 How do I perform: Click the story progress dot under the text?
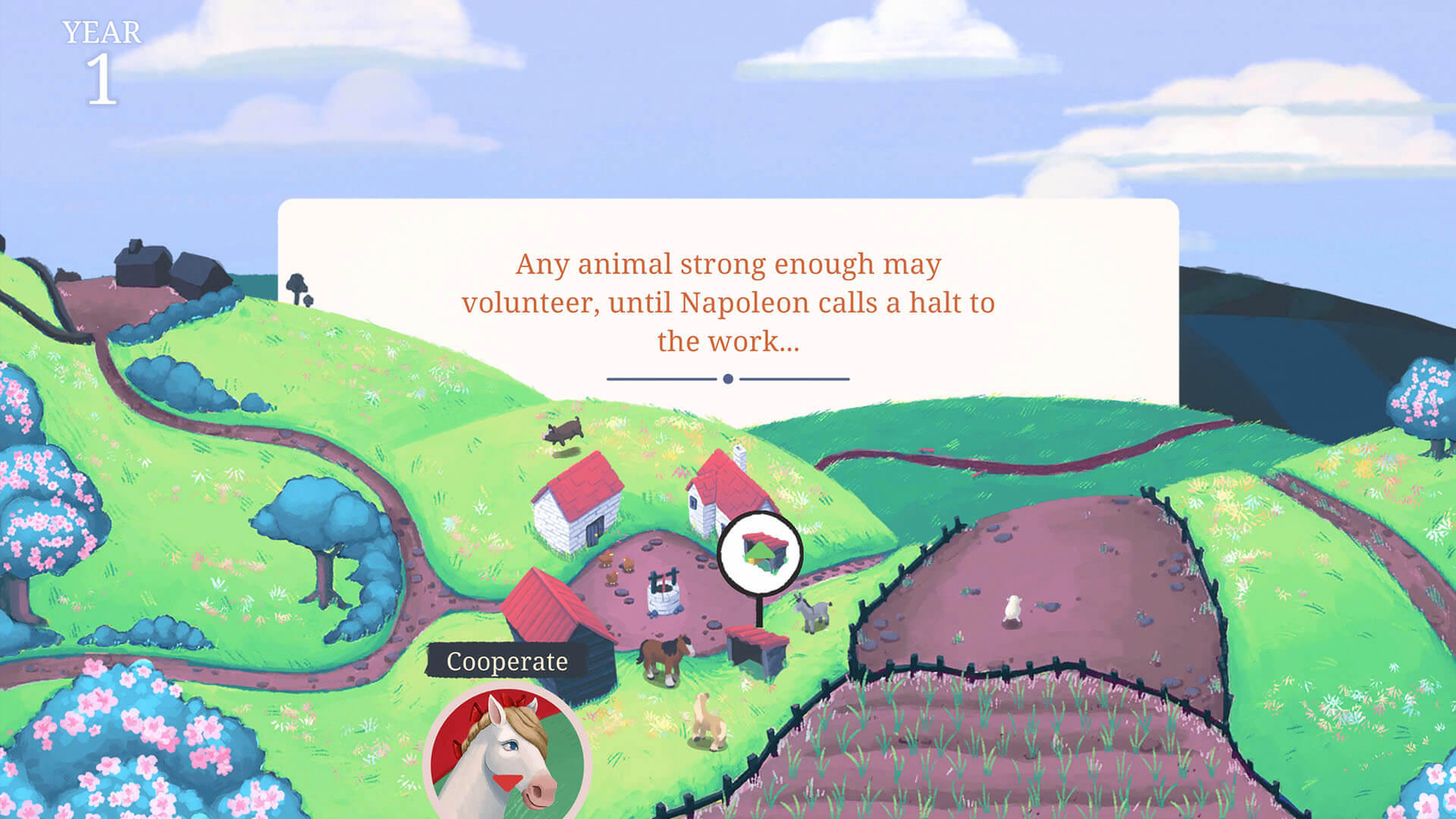tap(728, 376)
